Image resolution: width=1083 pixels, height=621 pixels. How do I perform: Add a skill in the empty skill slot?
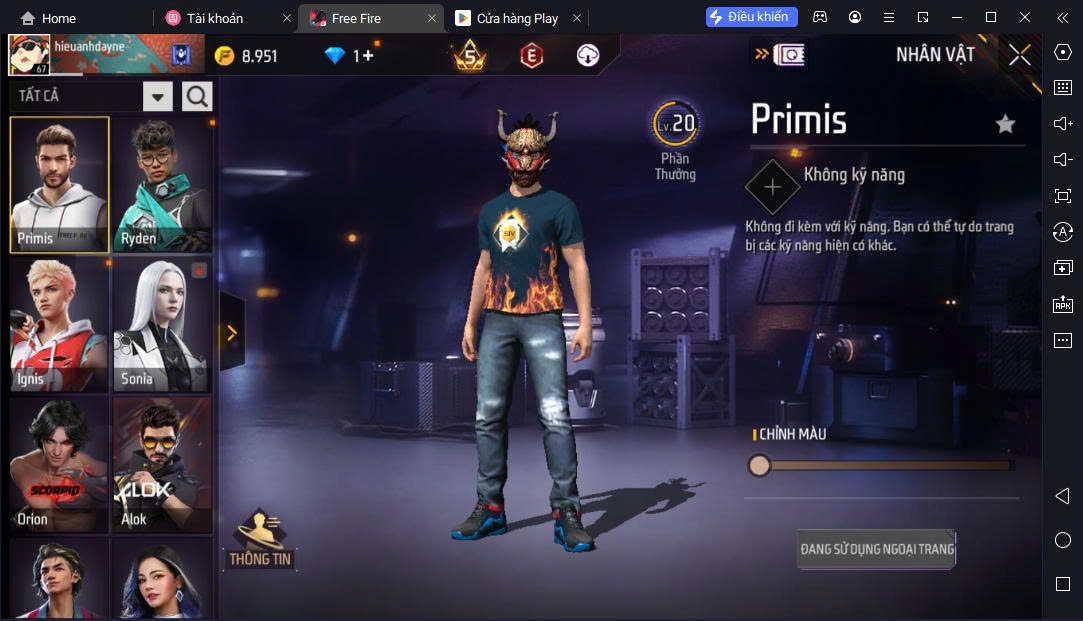(772, 187)
